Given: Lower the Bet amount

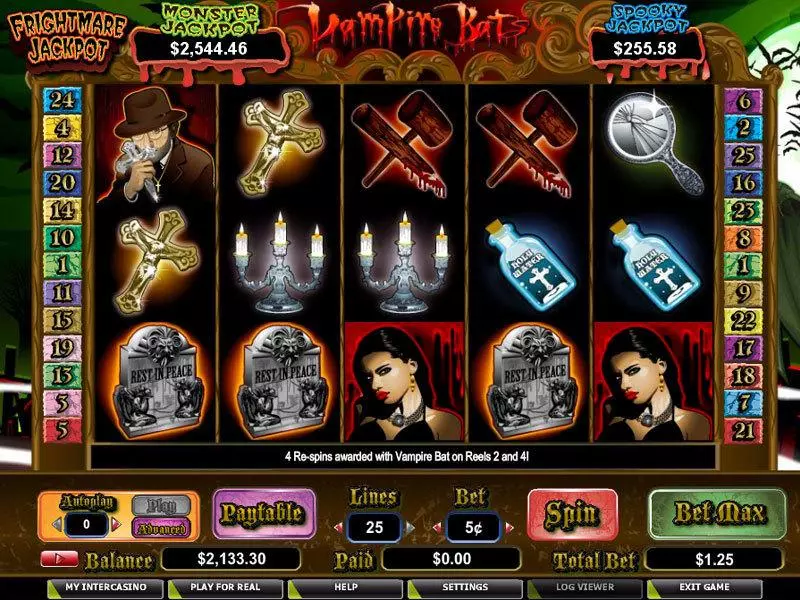Looking at the screenshot, I should tap(439, 527).
